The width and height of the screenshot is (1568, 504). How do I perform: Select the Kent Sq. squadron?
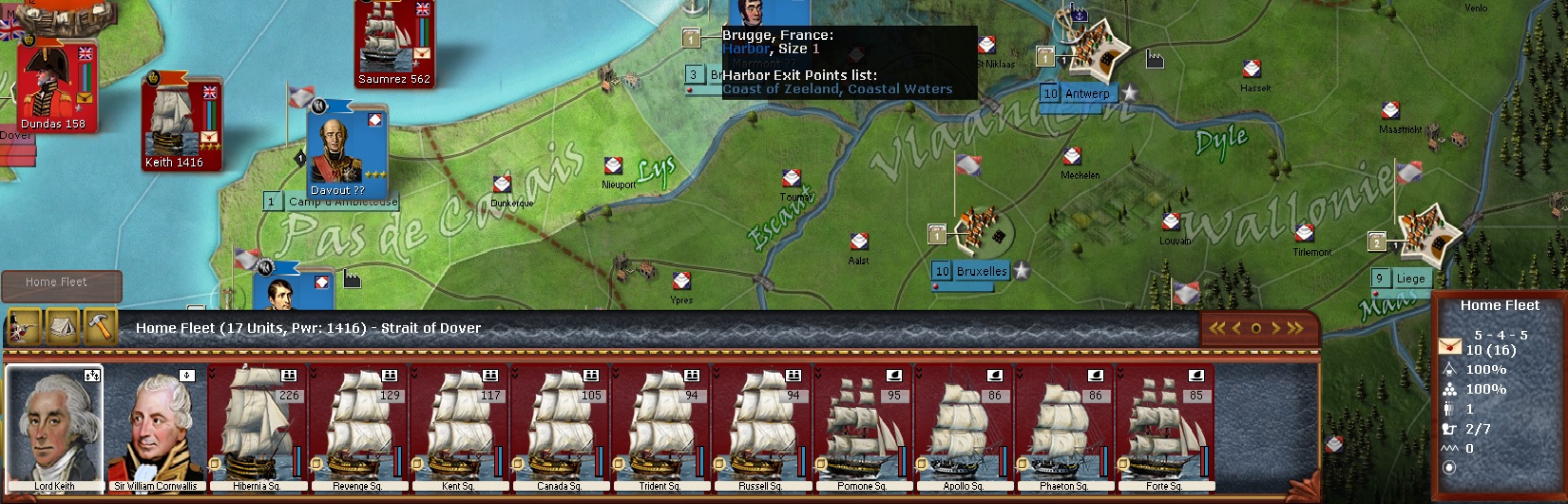(458, 428)
